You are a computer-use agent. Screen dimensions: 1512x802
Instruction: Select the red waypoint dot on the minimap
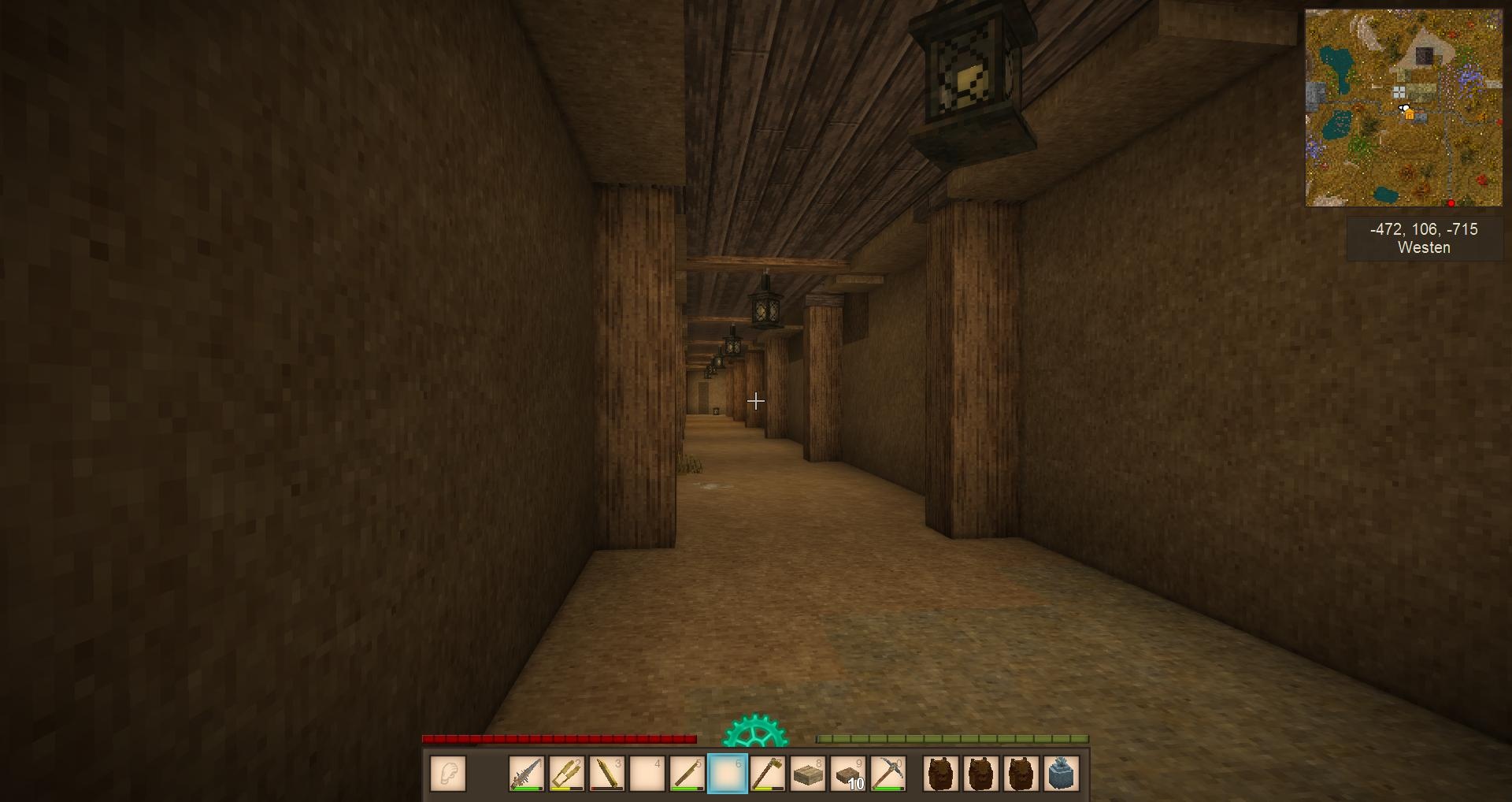[1451, 203]
